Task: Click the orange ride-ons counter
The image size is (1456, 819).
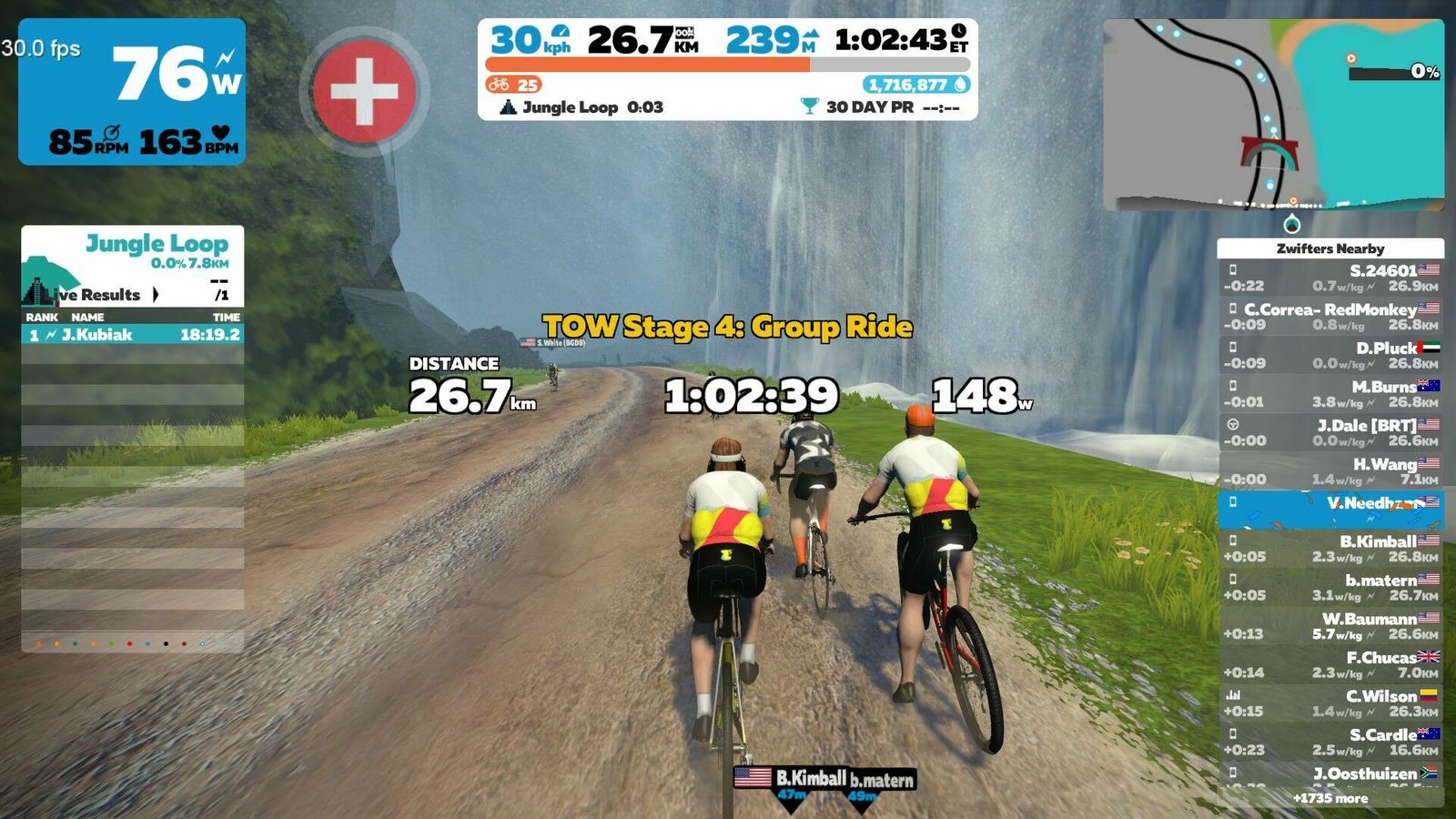Action: point(514,85)
